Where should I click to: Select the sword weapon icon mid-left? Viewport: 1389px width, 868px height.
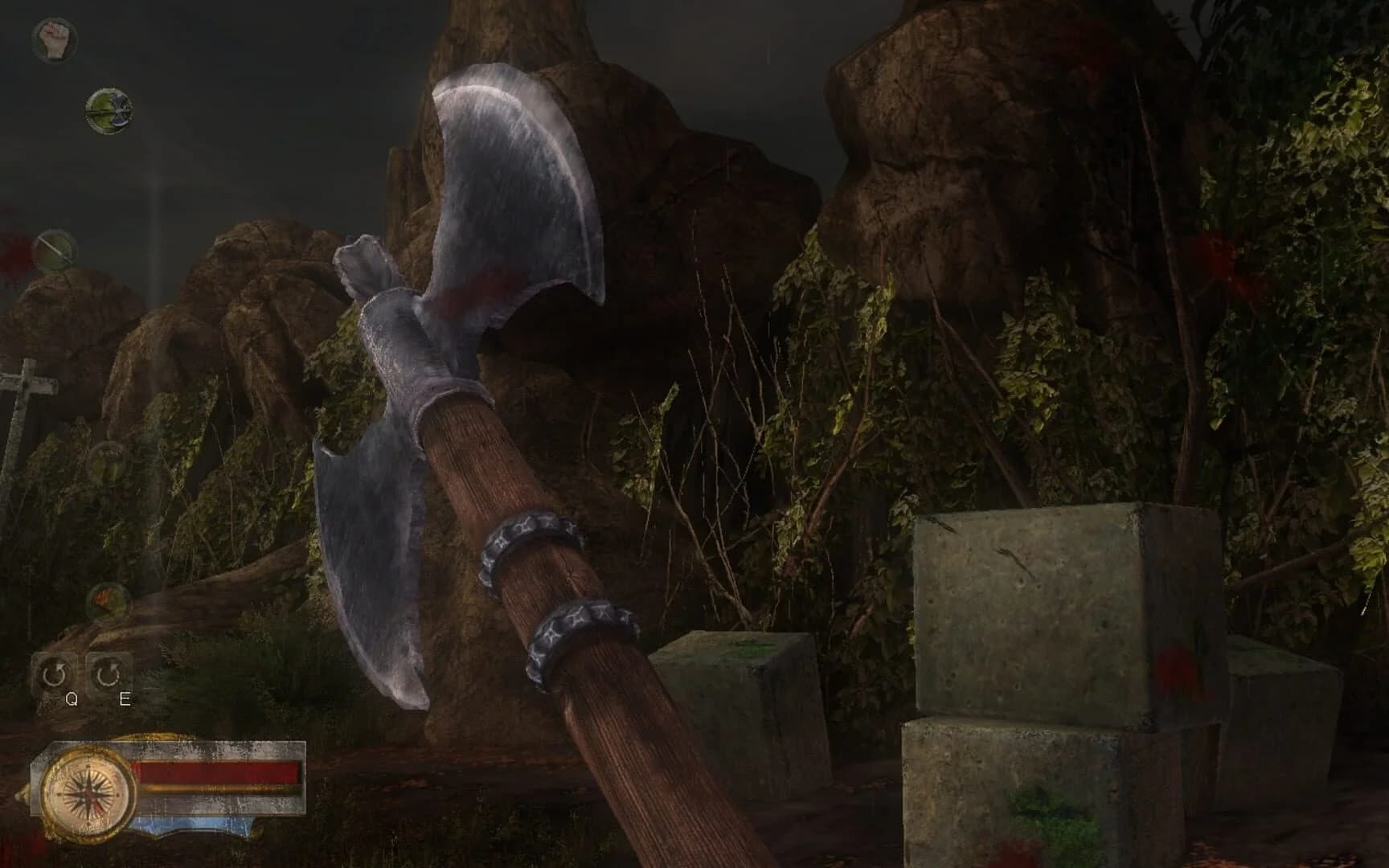point(57,251)
